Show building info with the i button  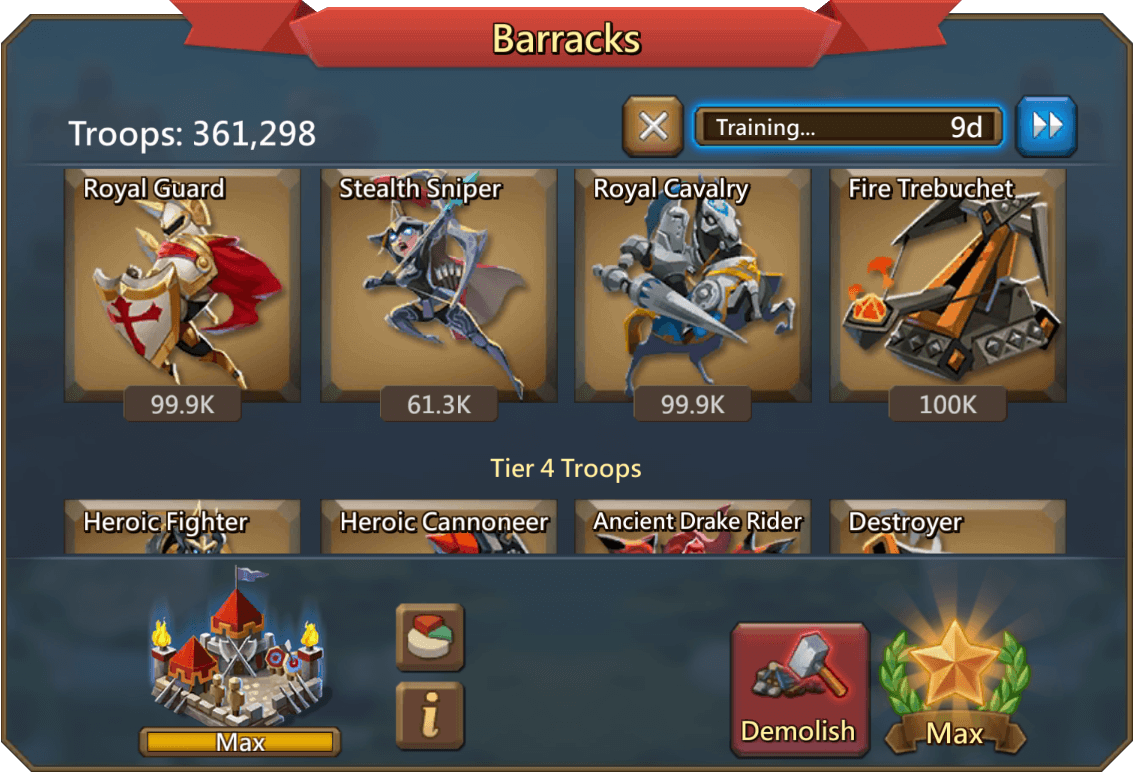click(430, 715)
